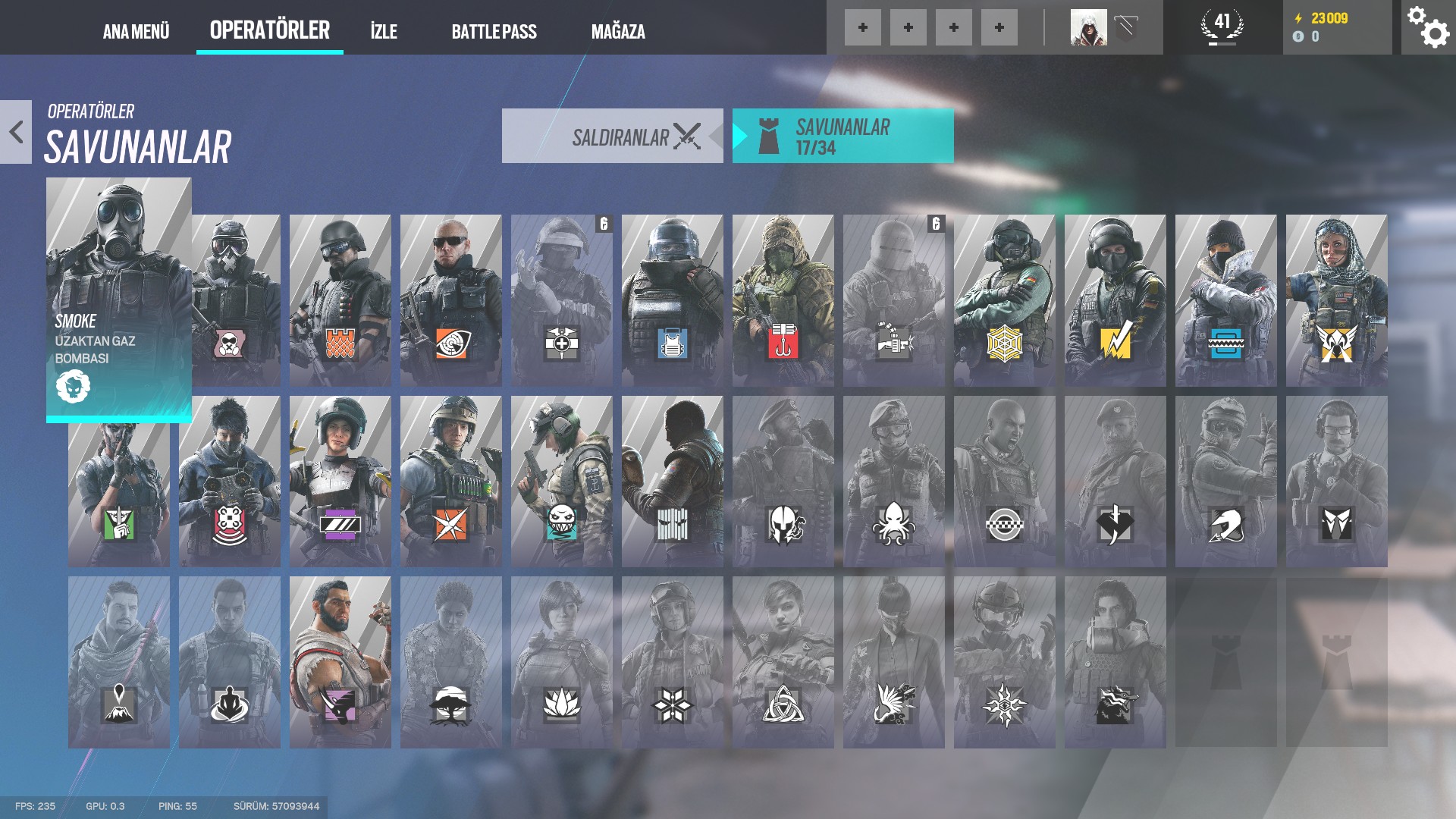Open the BATTLE PASS tab
Viewport: 1456px width, 819px height.
point(494,32)
